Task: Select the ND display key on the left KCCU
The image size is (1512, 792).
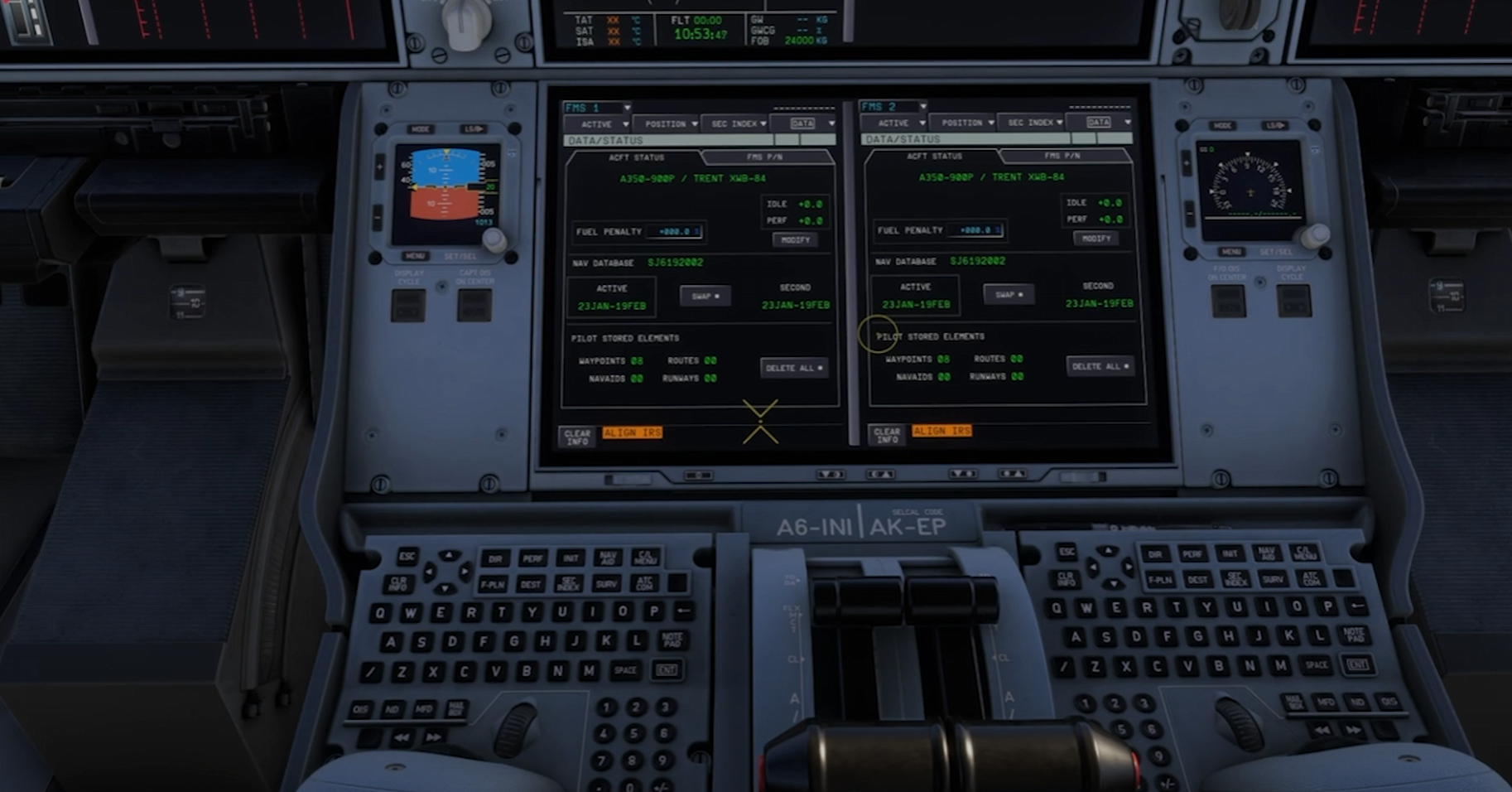Action: (392, 710)
